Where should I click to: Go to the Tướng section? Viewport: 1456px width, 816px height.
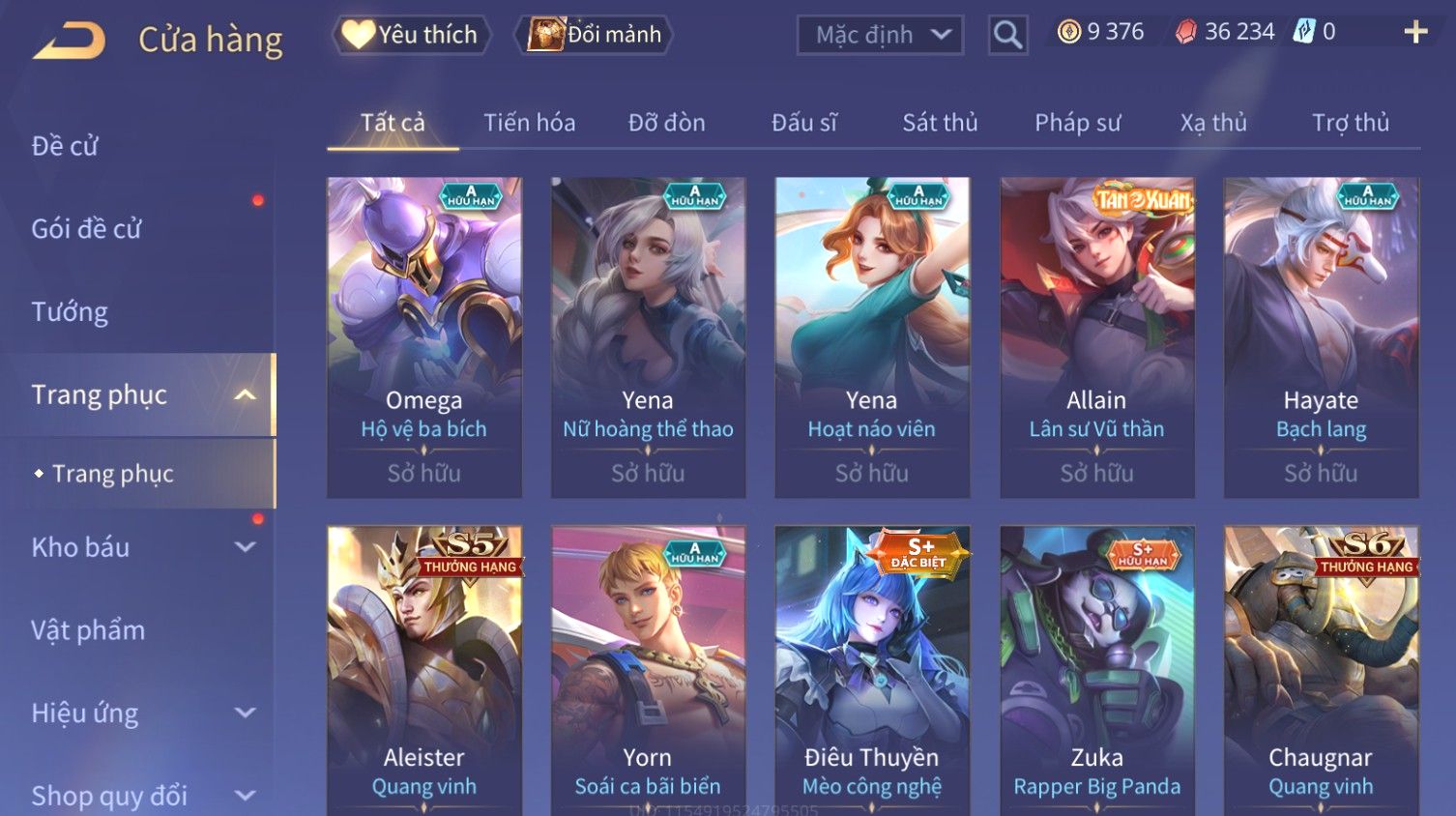click(70, 312)
